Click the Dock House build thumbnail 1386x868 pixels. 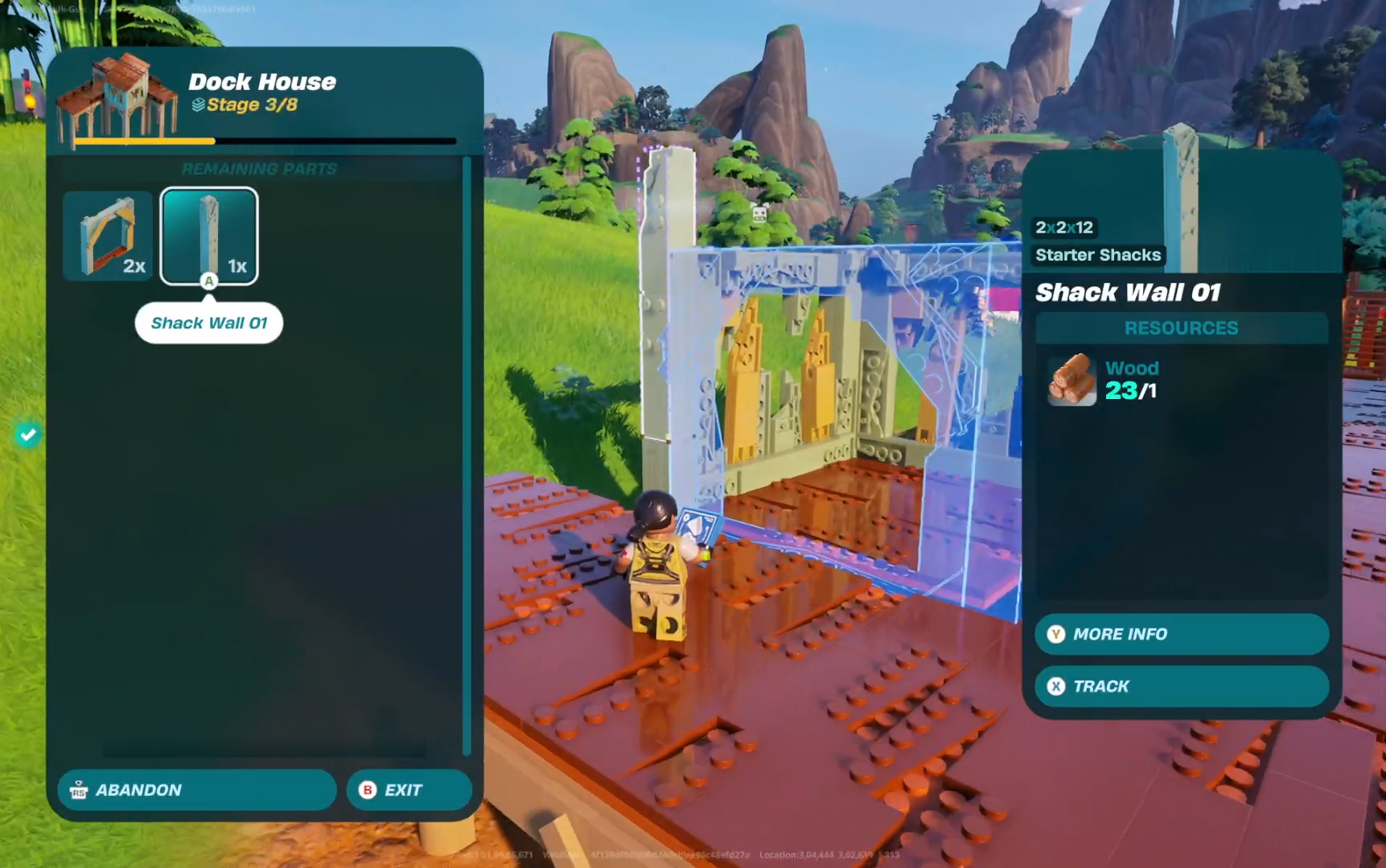point(118,99)
